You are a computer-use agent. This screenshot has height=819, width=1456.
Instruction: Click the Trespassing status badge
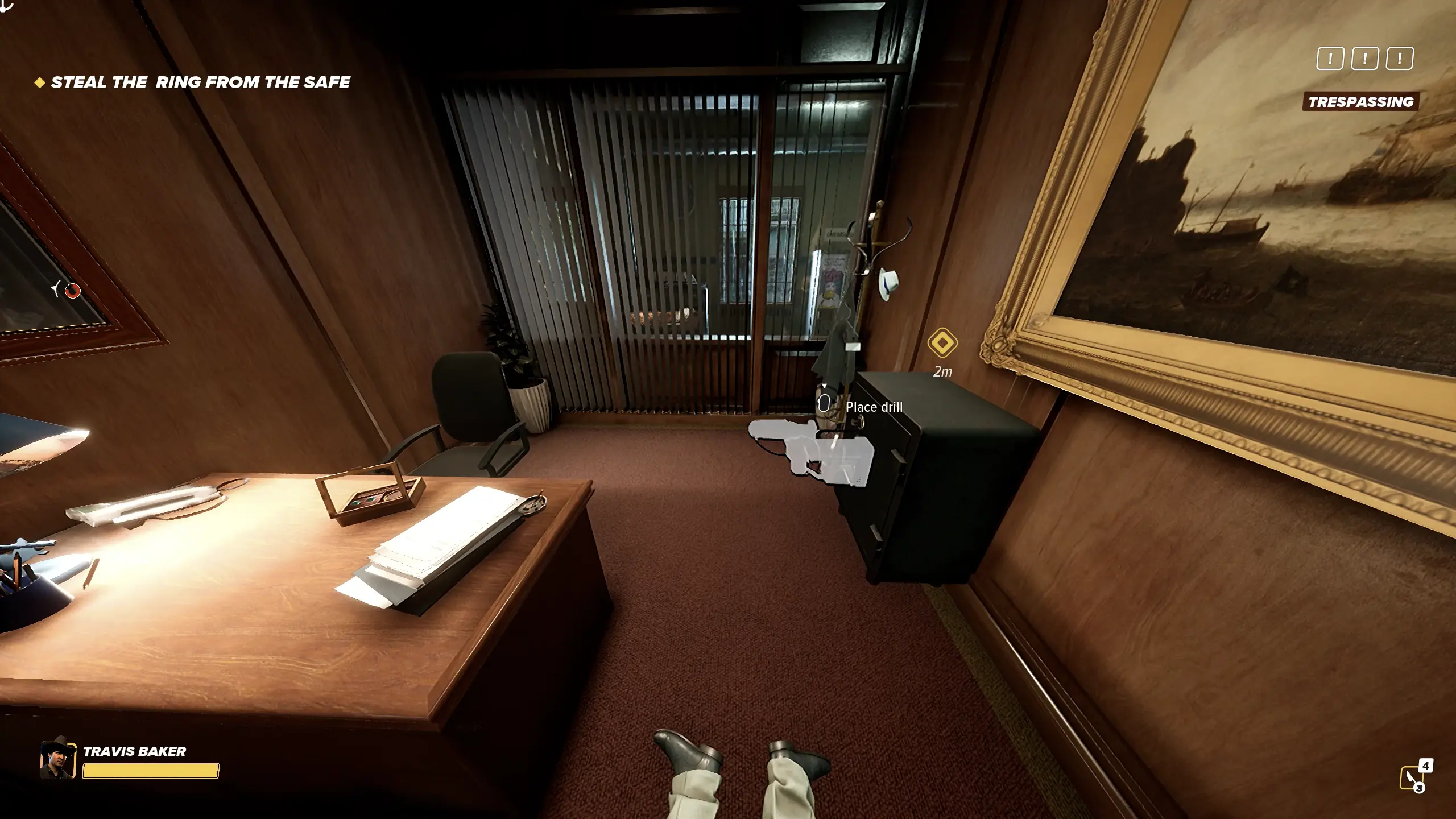click(x=1360, y=102)
